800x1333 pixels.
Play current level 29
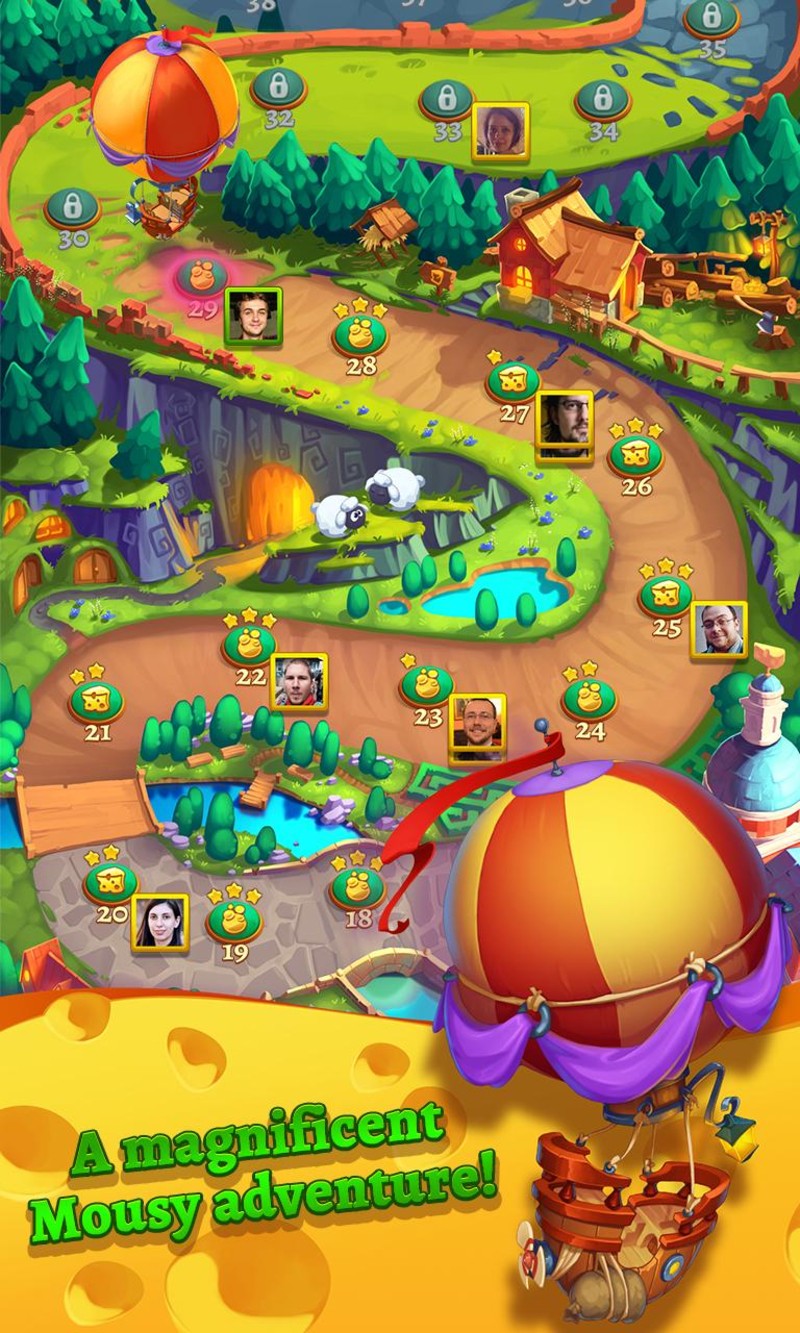(202, 276)
